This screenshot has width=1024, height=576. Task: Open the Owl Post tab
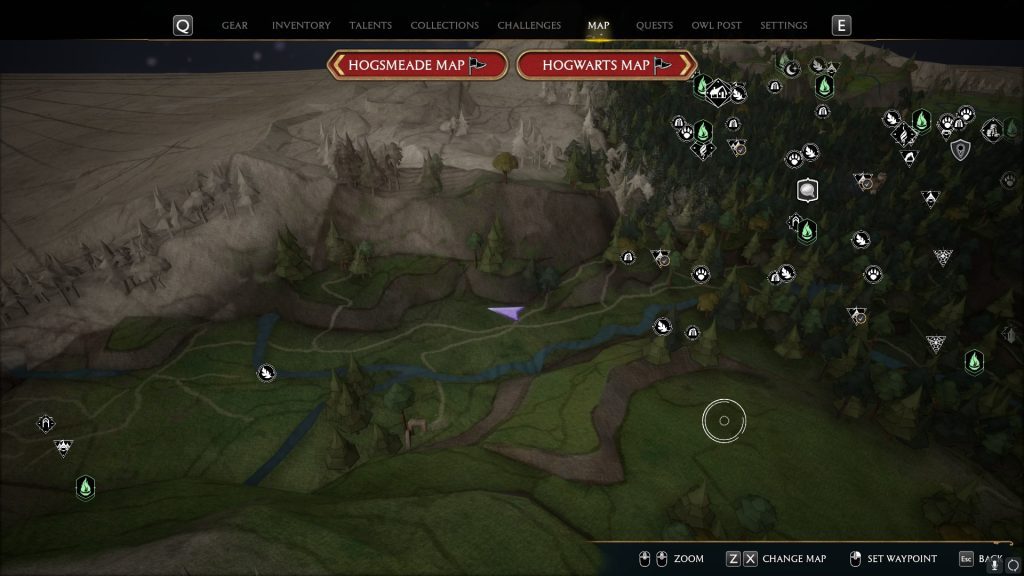716,26
